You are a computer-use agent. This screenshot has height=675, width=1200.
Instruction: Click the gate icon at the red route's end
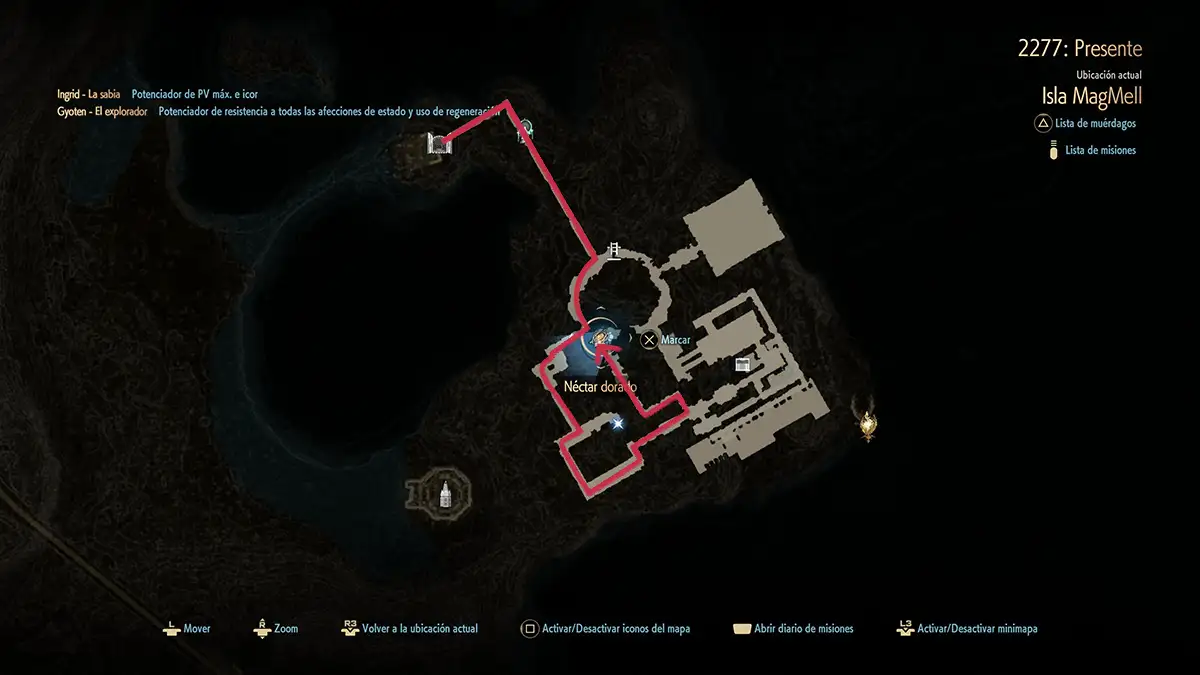(439, 144)
